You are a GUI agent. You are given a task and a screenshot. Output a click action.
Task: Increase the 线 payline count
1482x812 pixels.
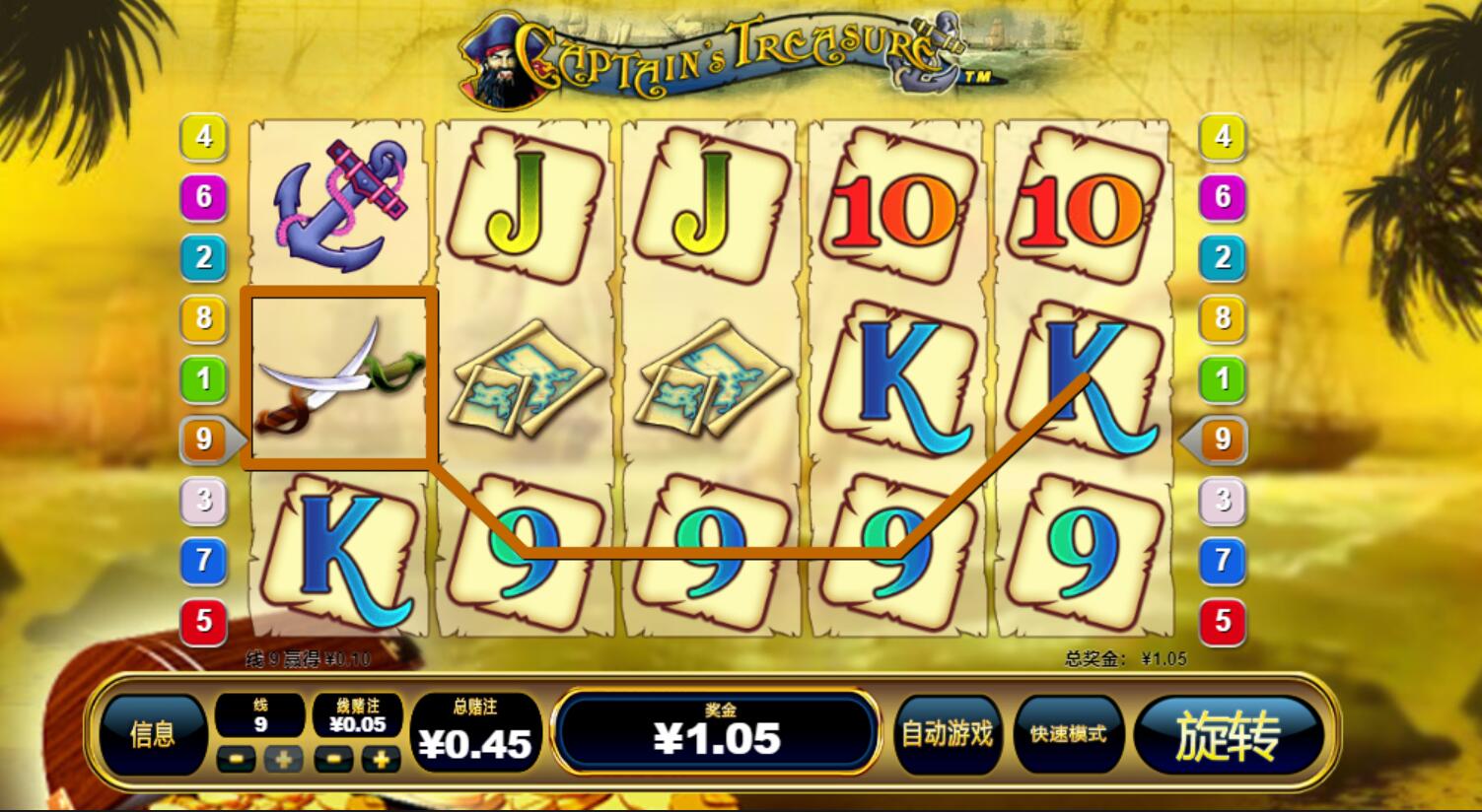point(283,759)
